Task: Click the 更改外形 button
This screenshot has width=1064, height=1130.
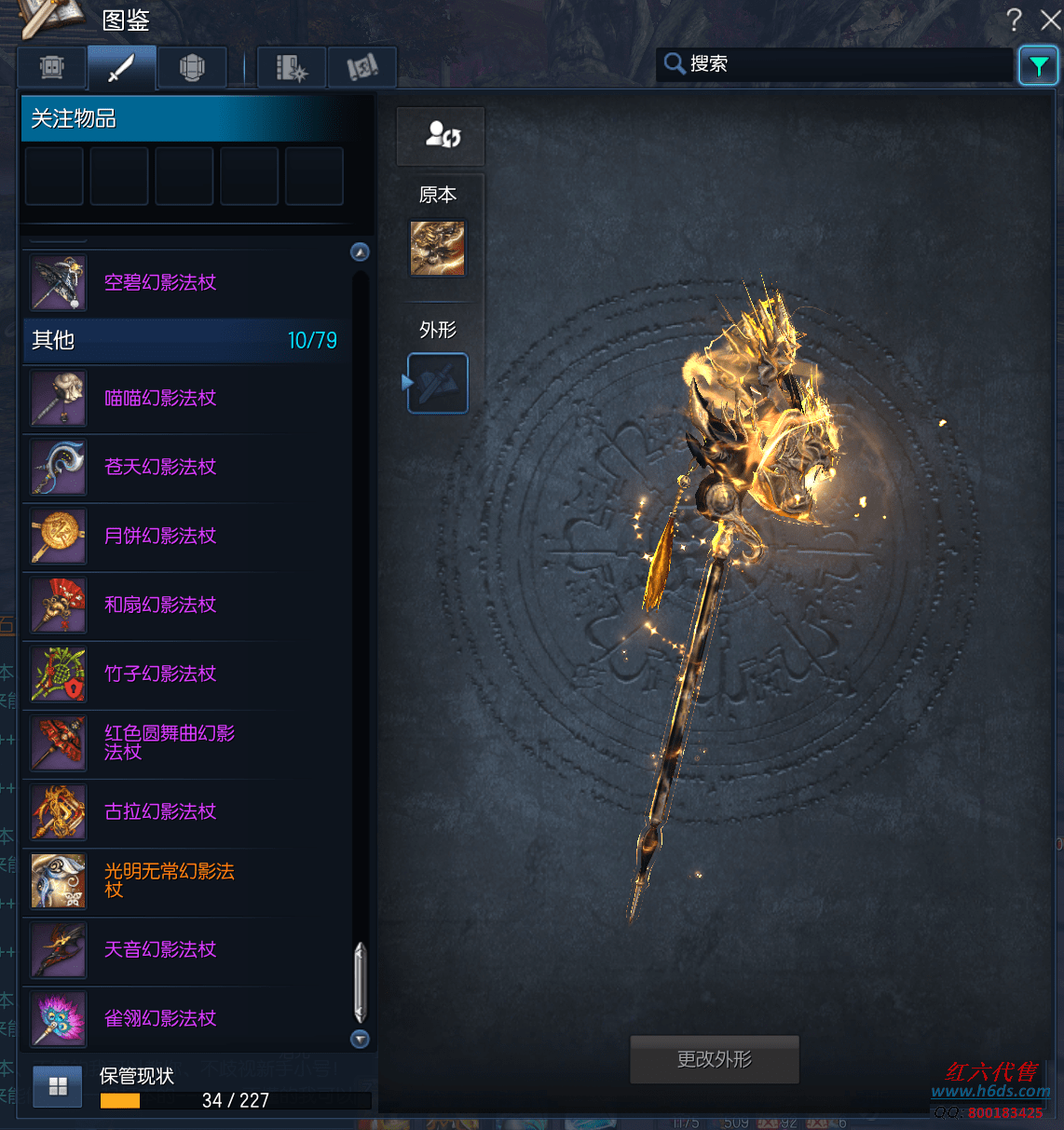Action: tap(715, 1060)
